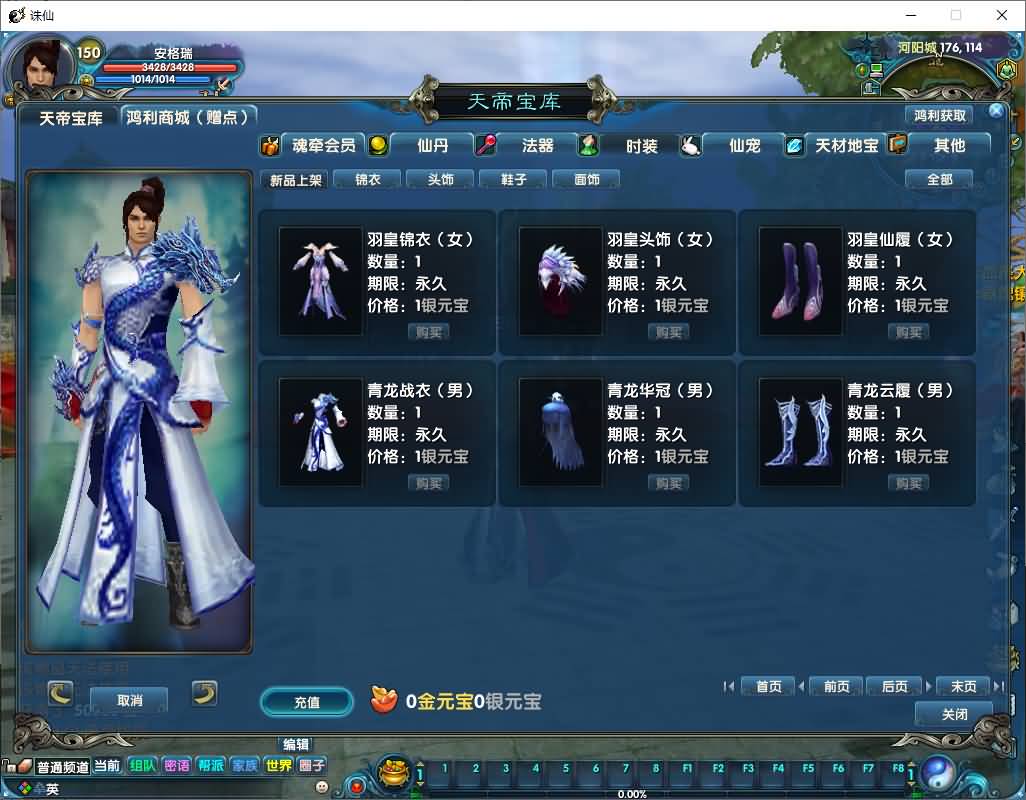Viewport: 1026px width, 800px height.
Task: Open the 鸿利获取 button
Action: [x=939, y=116]
